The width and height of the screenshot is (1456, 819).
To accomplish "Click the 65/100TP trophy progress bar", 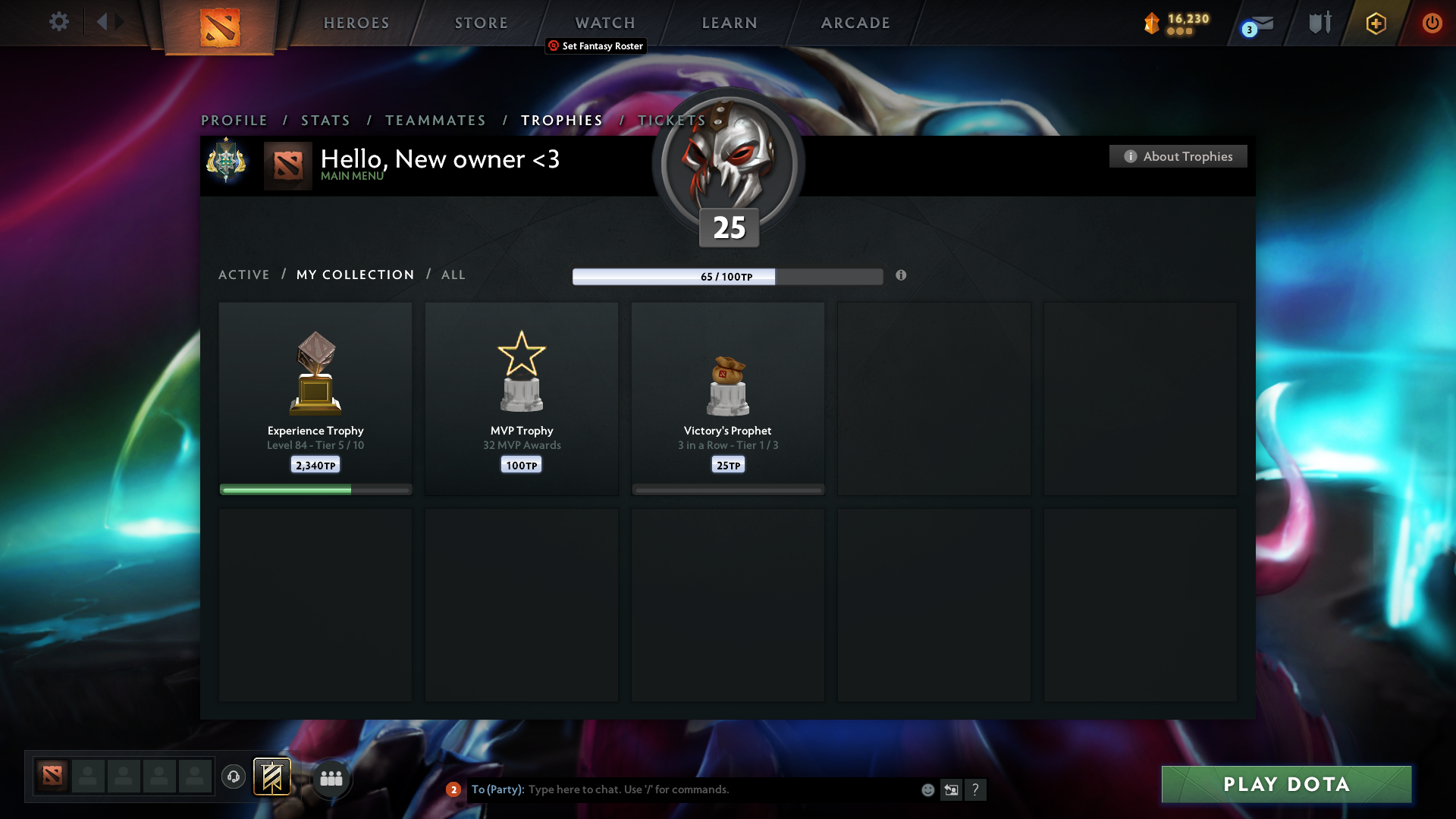I will [x=727, y=277].
